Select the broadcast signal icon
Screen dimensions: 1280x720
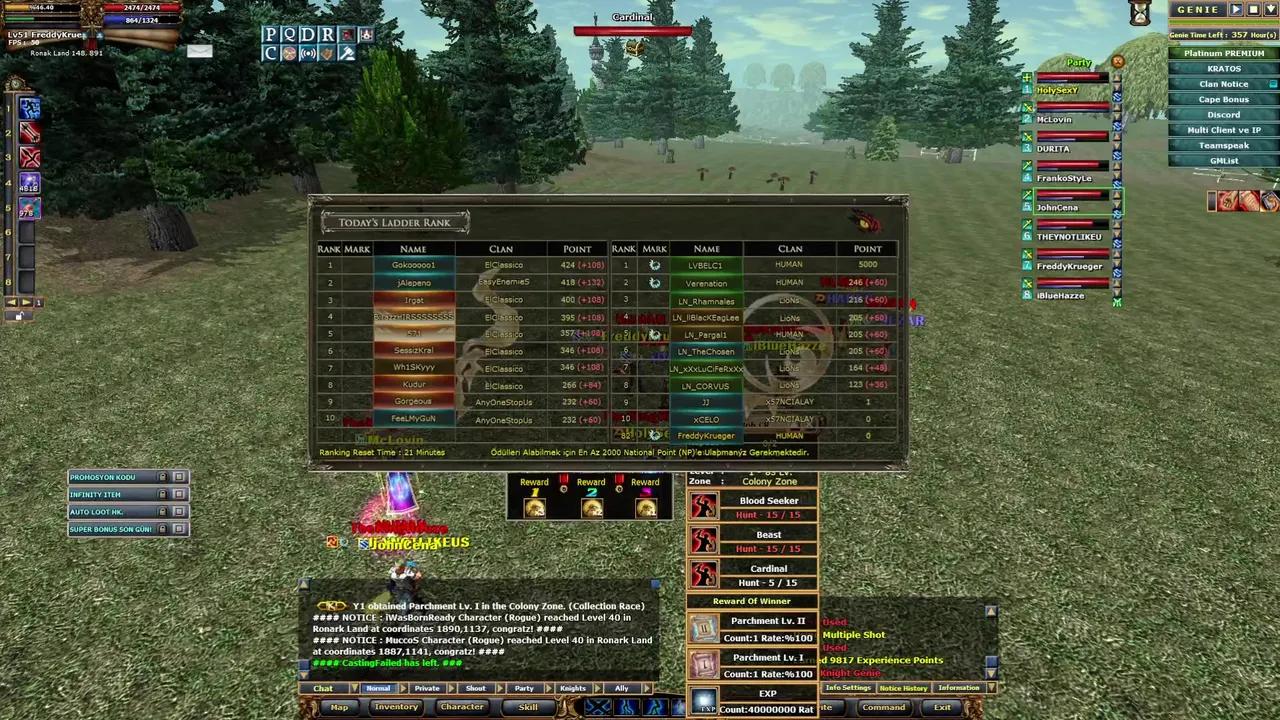pyautogui.click(x=308, y=53)
